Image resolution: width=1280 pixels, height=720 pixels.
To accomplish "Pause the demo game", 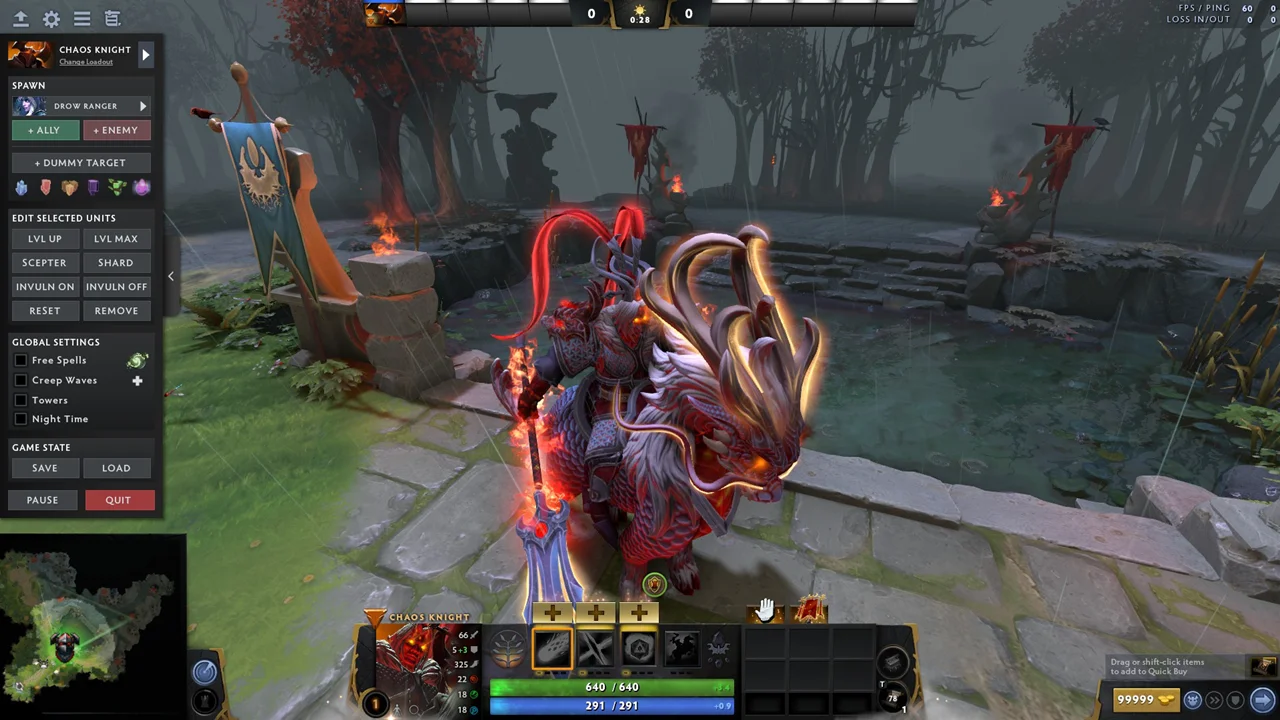I will pyautogui.click(x=42, y=500).
